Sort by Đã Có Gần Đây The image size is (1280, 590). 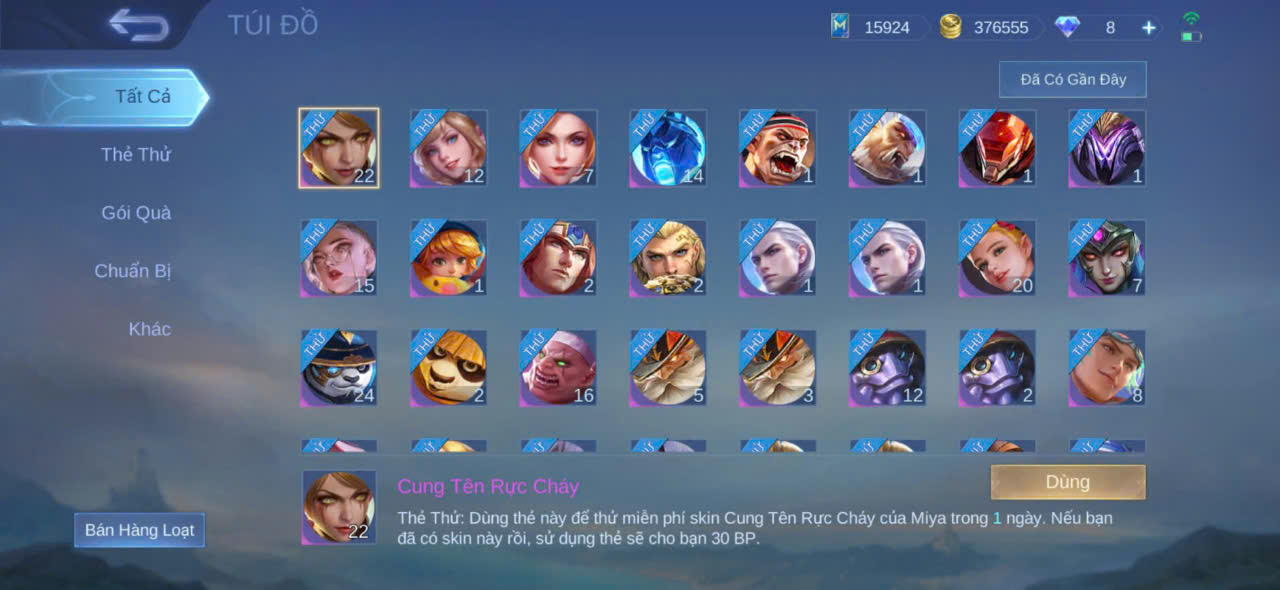pyautogui.click(x=1072, y=79)
